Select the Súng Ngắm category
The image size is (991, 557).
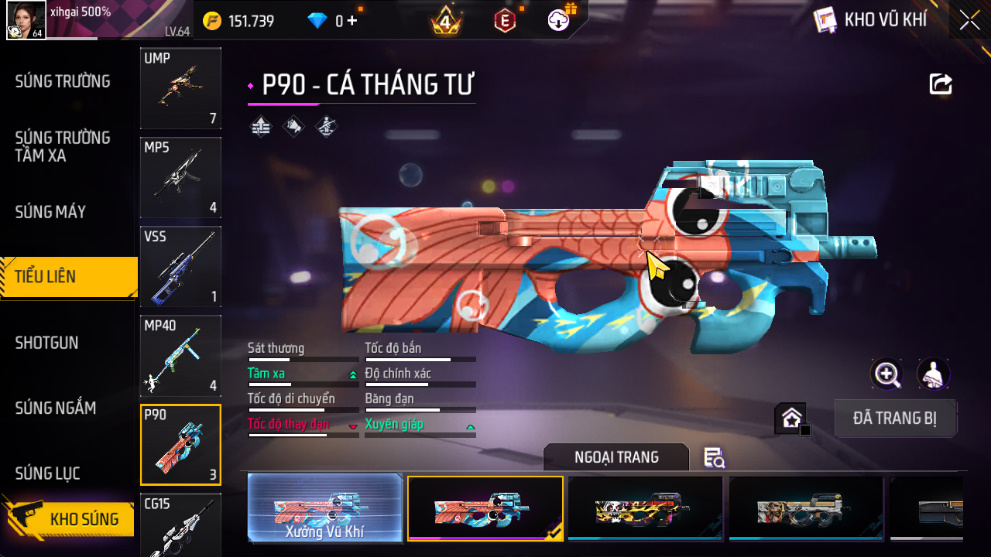tap(55, 408)
